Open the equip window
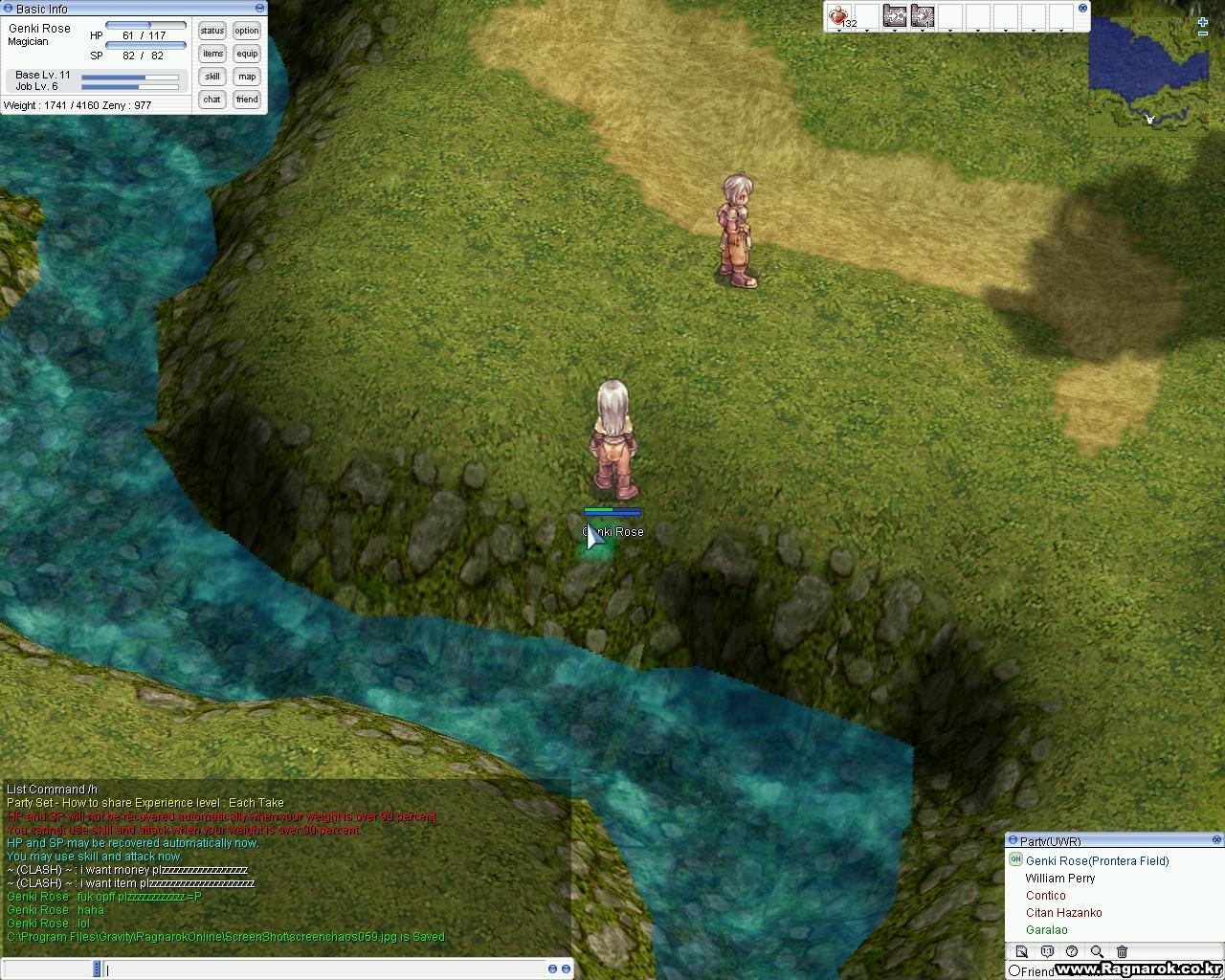This screenshot has width=1225, height=980. click(x=247, y=54)
